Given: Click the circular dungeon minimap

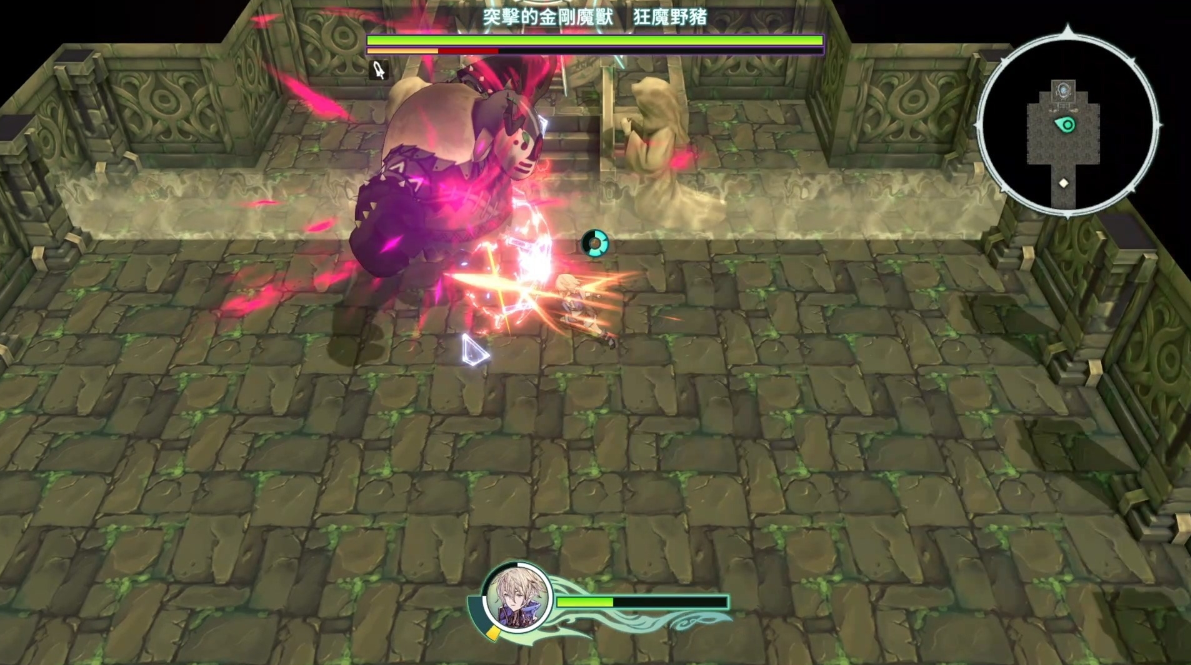Looking at the screenshot, I should [1067, 125].
